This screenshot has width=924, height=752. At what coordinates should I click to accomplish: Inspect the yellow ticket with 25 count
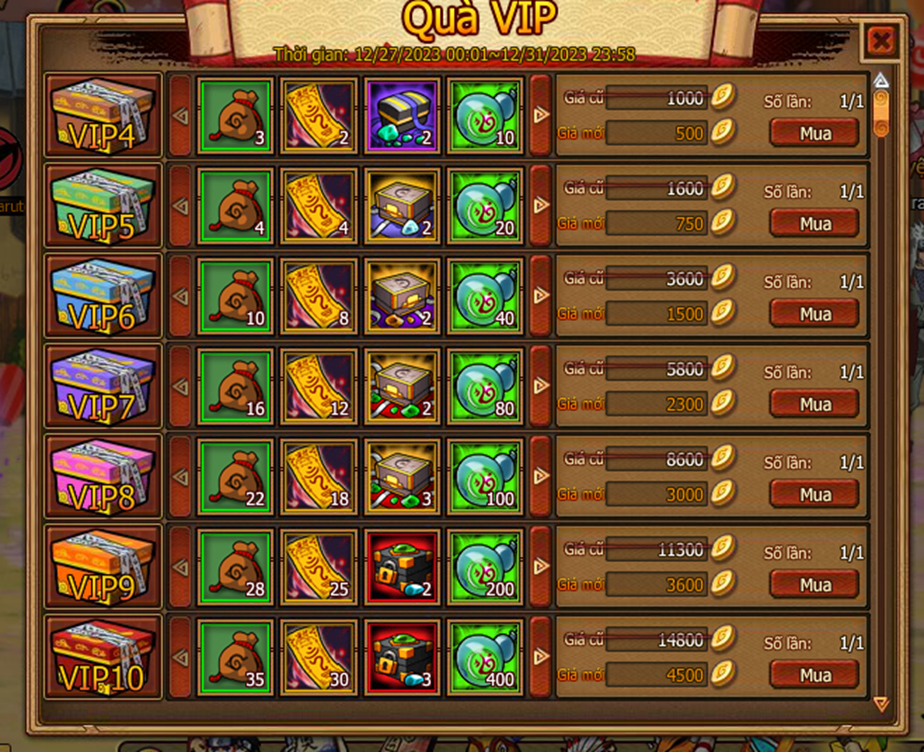(318, 566)
